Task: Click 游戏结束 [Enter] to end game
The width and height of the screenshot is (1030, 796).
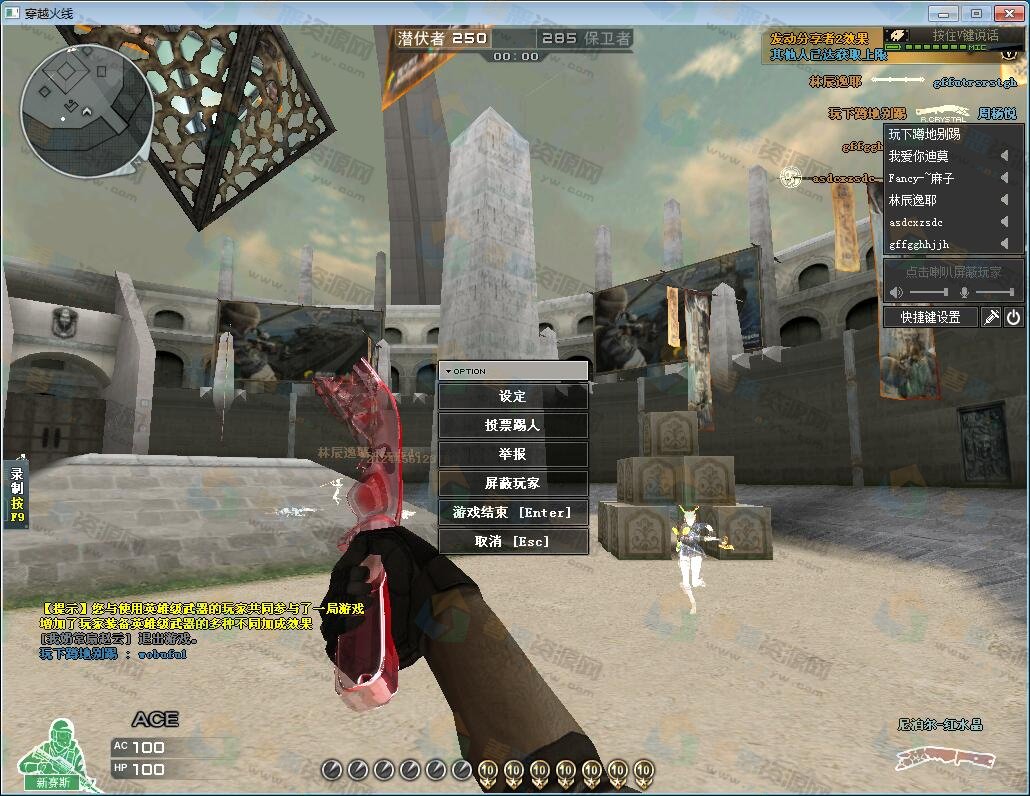Action: click(x=513, y=512)
